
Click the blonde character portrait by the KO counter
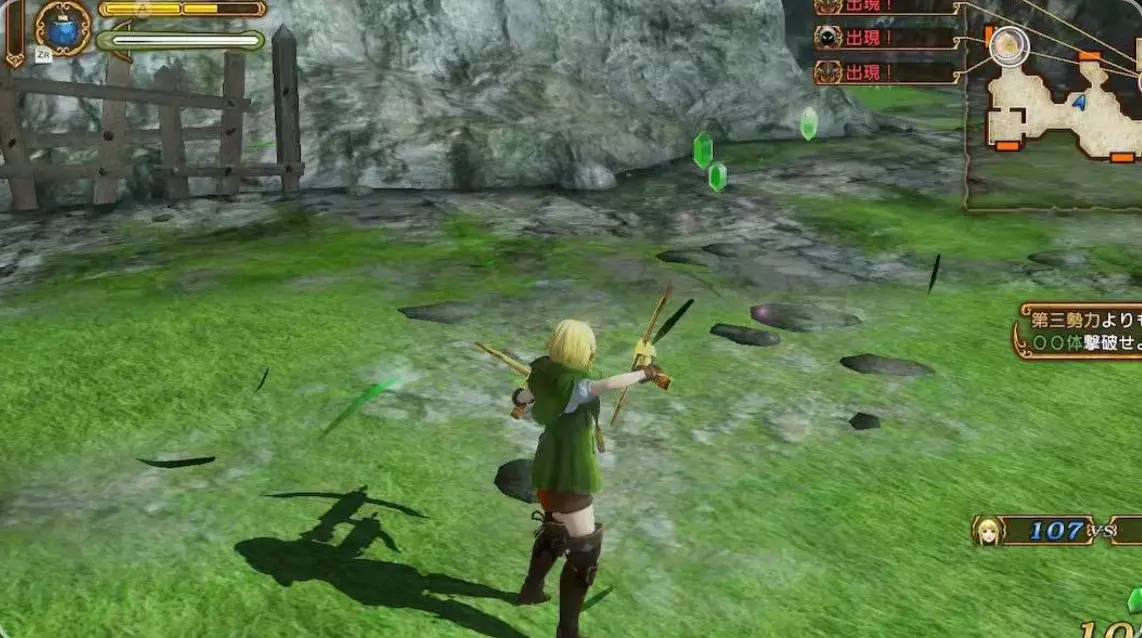coord(987,530)
